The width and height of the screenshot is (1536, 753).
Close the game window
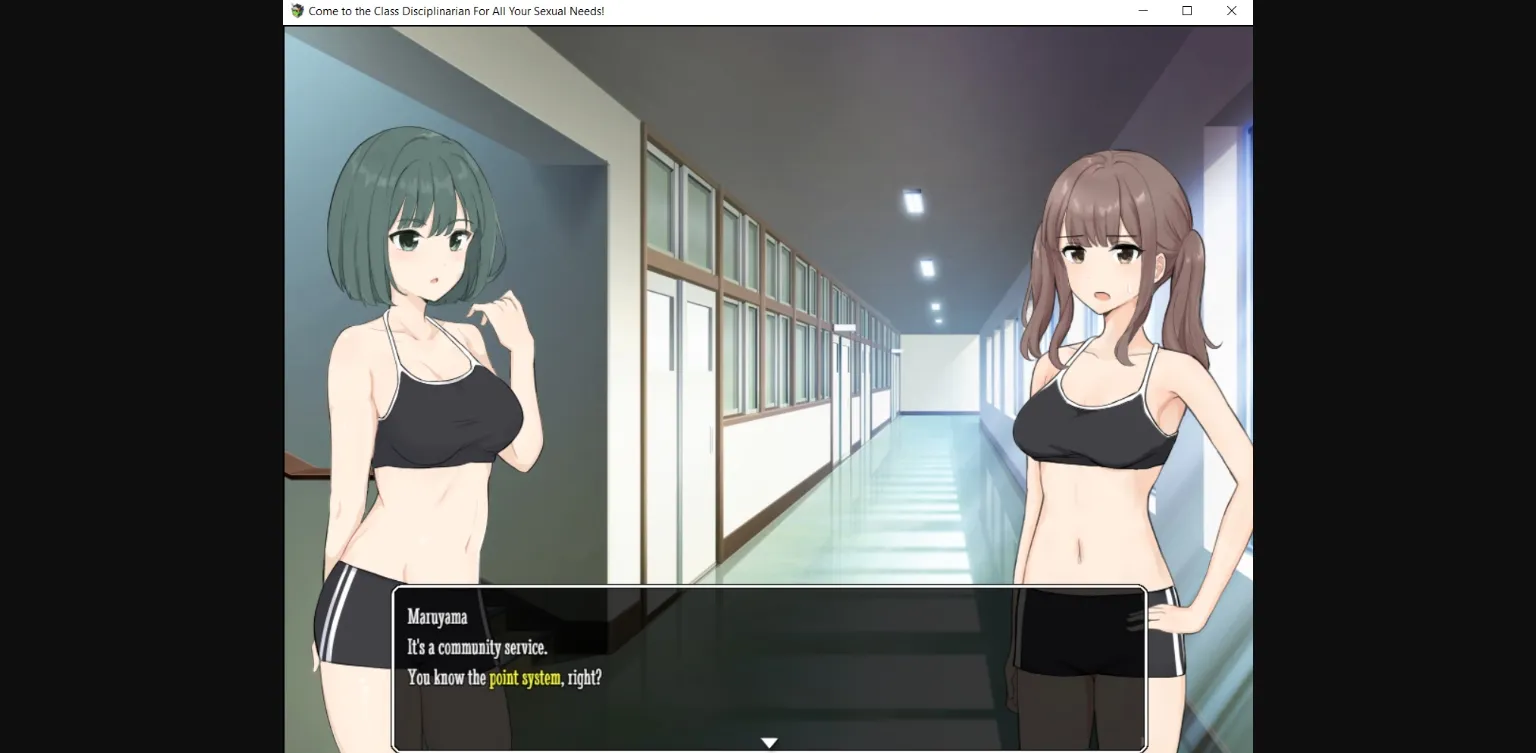[x=1231, y=11]
